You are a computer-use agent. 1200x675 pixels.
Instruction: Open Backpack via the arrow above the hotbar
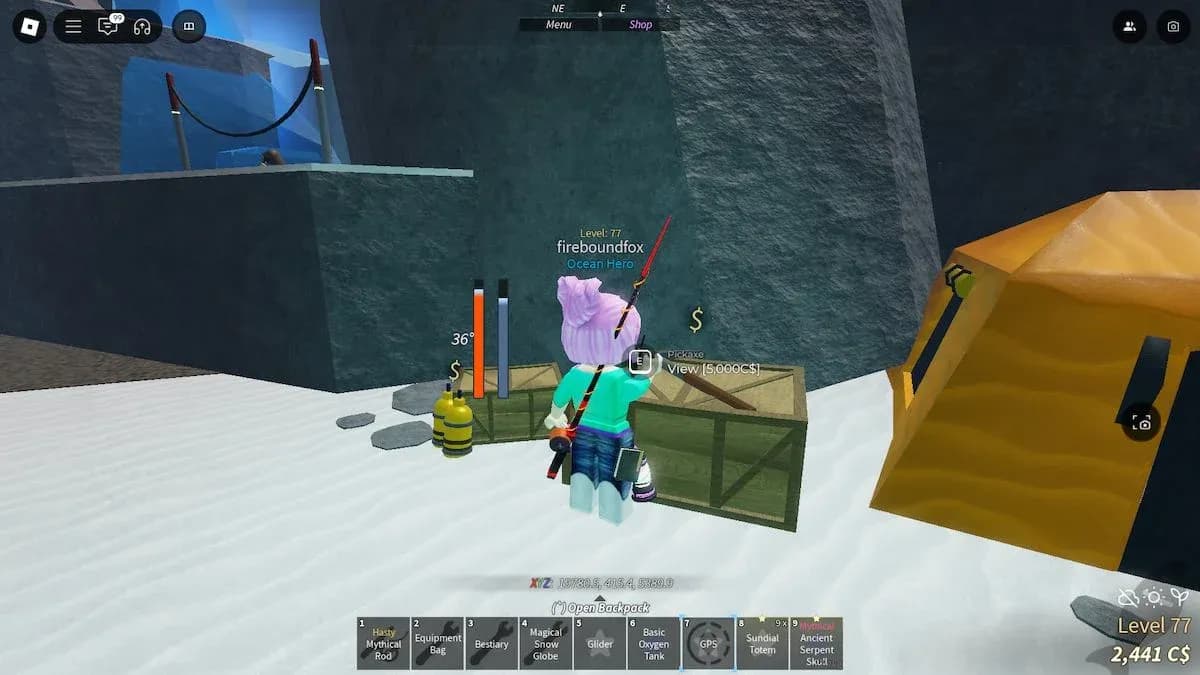point(600,607)
